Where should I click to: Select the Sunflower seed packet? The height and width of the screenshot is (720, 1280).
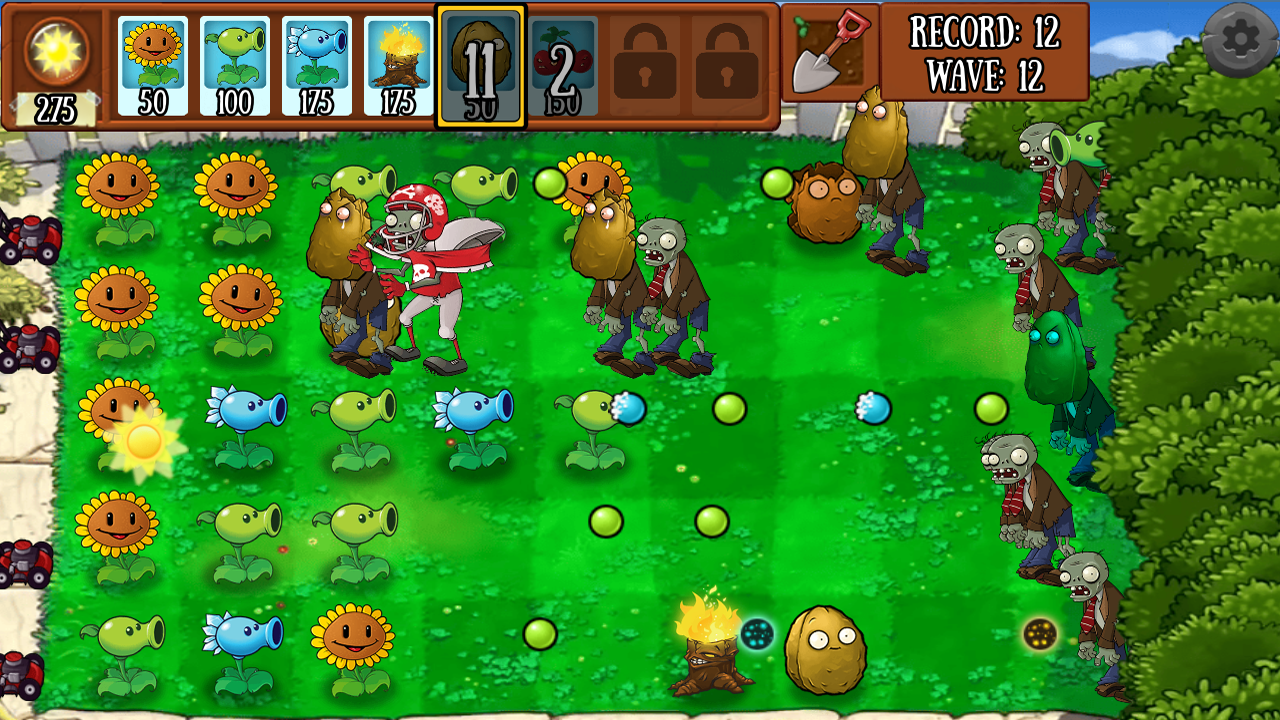[x=152, y=55]
